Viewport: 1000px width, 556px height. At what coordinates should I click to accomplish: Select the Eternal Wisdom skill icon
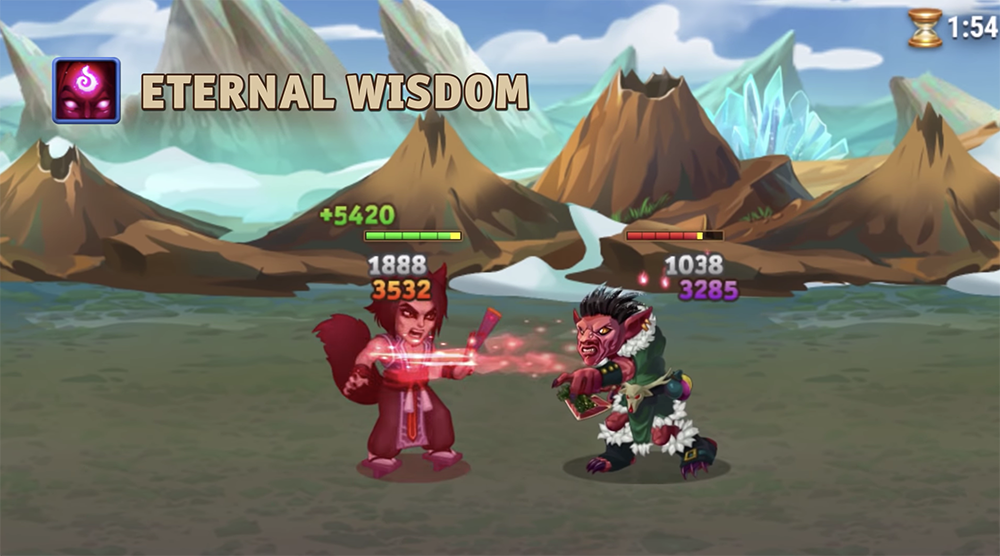pyautogui.click(x=86, y=91)
